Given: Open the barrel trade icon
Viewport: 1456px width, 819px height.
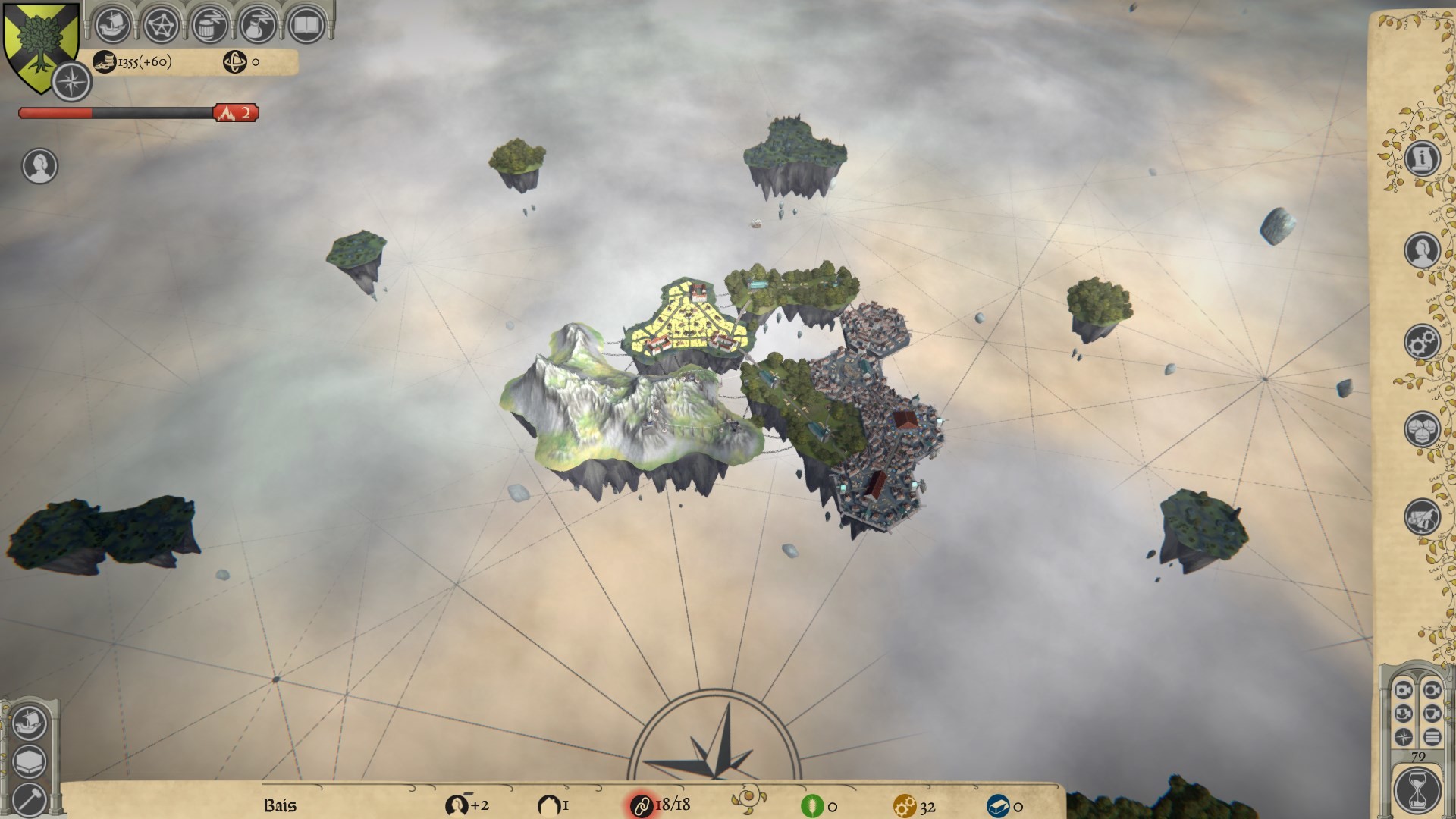Looking at the screenshot, I should click(211, 24).
